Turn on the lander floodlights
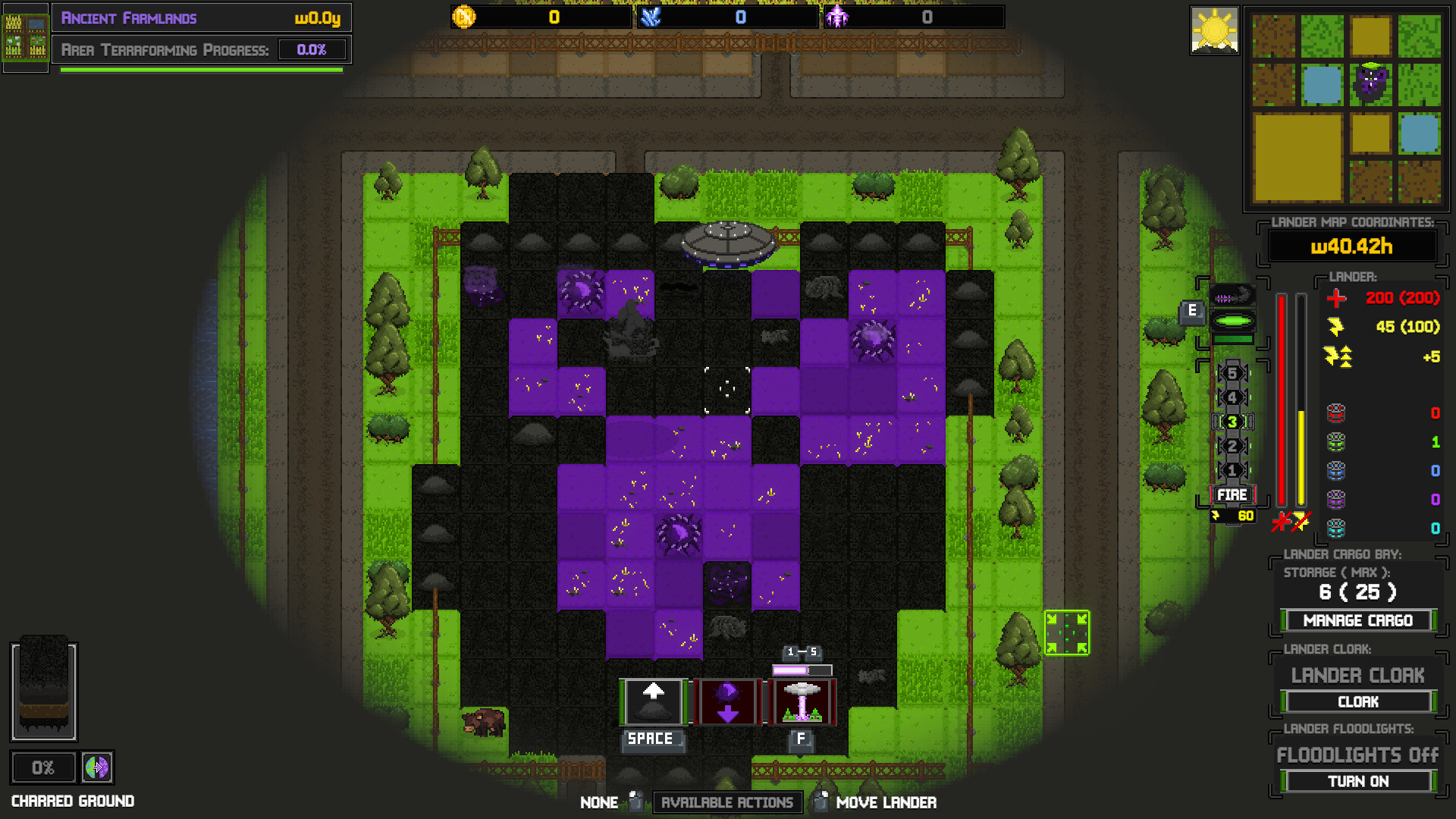This screenshot has width=1456, height=819. 1357,781
